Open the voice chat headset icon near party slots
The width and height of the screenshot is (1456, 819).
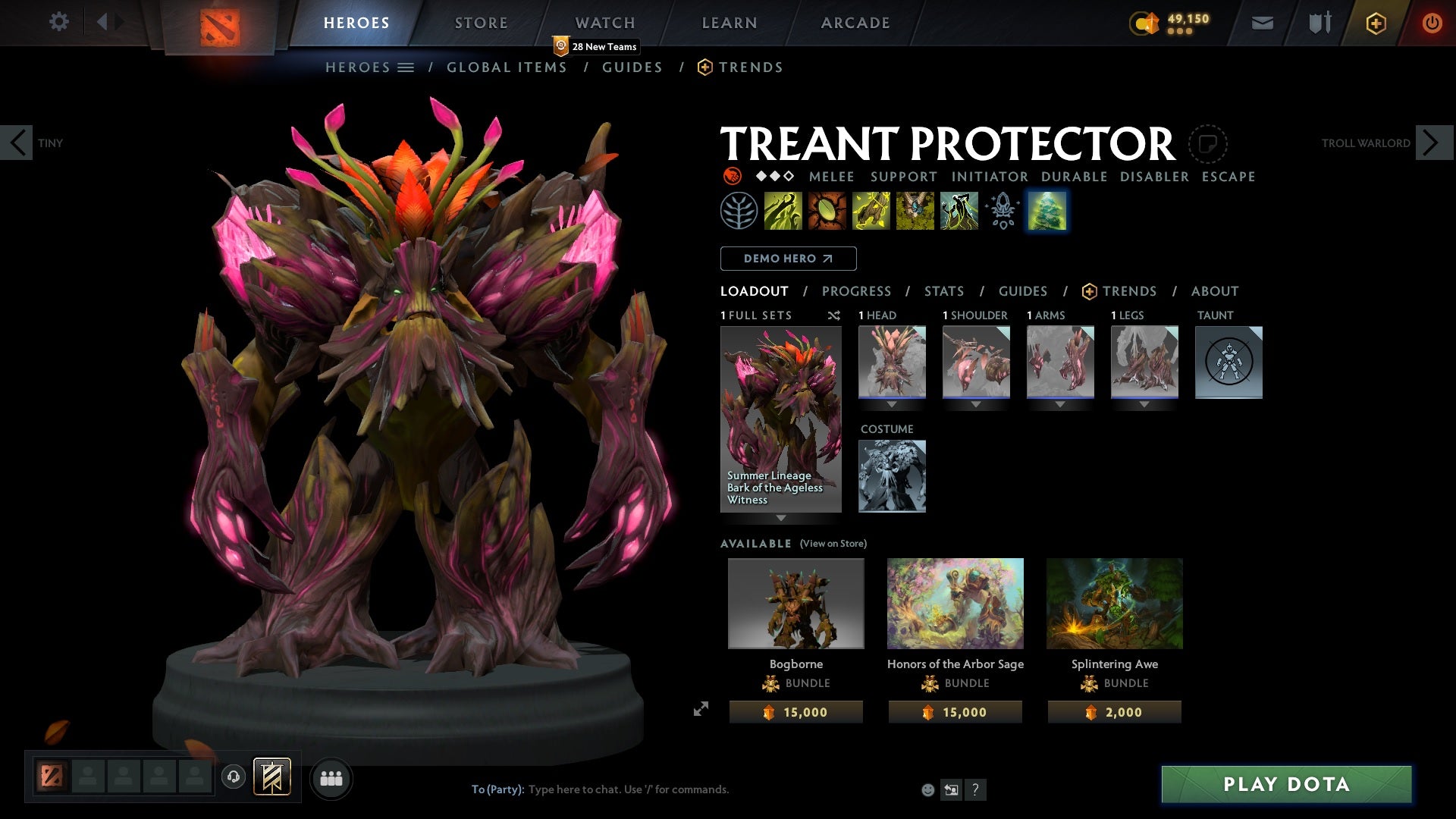pyautogui.click(x=233, y=778)
